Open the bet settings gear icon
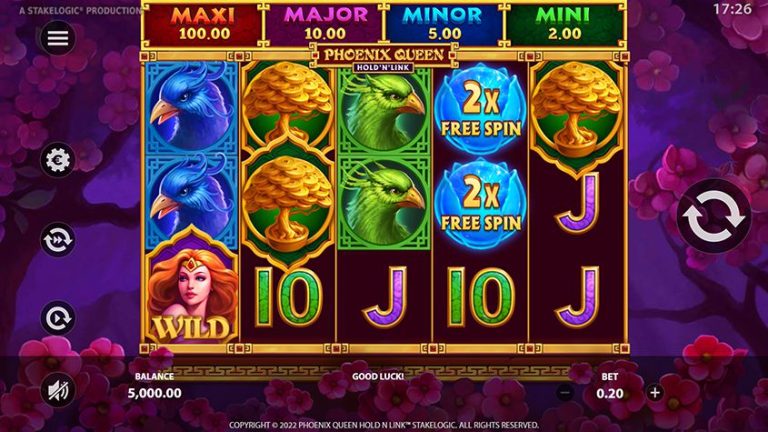 (x=58, y=160)
